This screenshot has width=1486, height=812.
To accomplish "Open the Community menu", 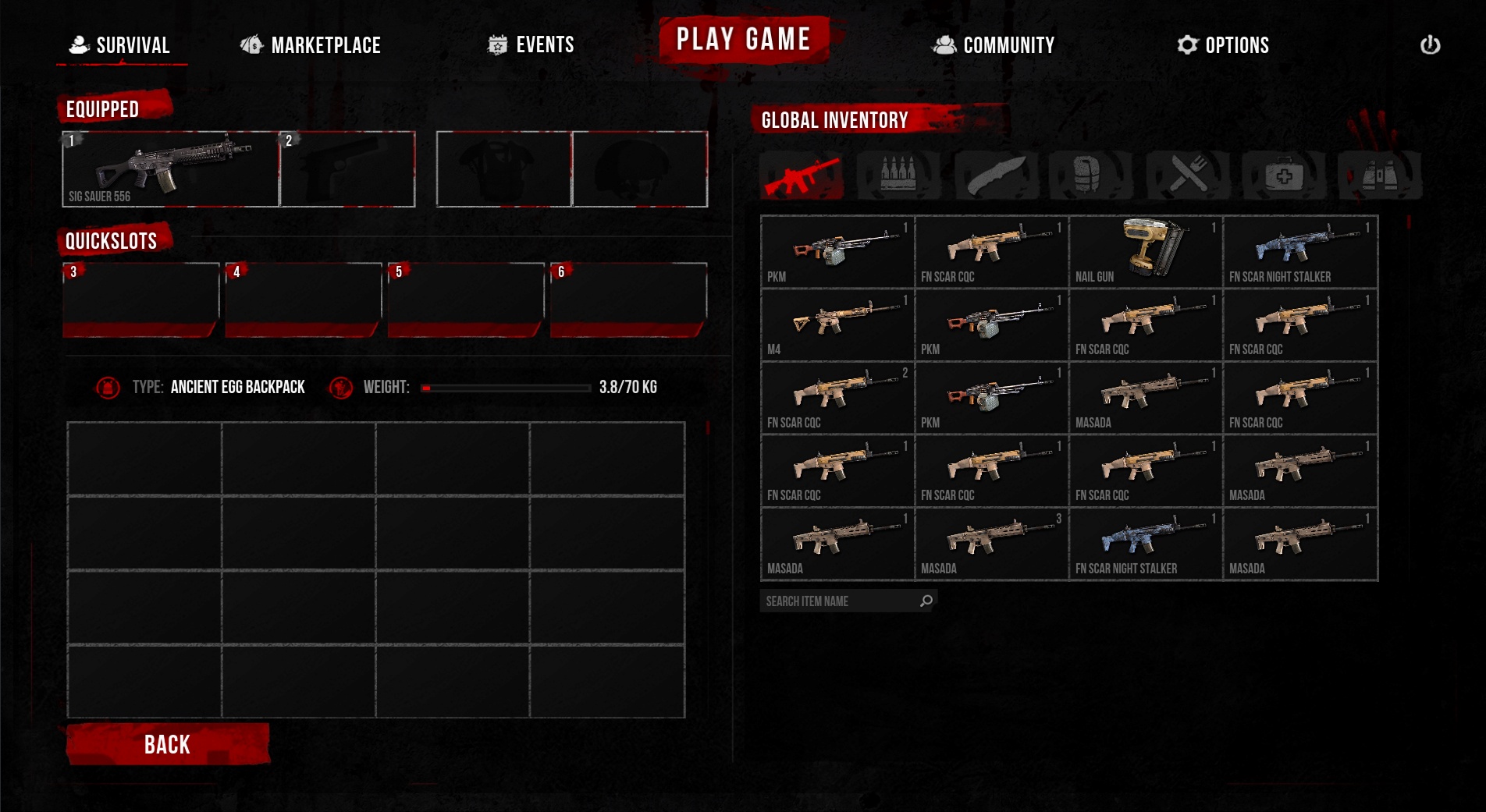I will (994, 45).
